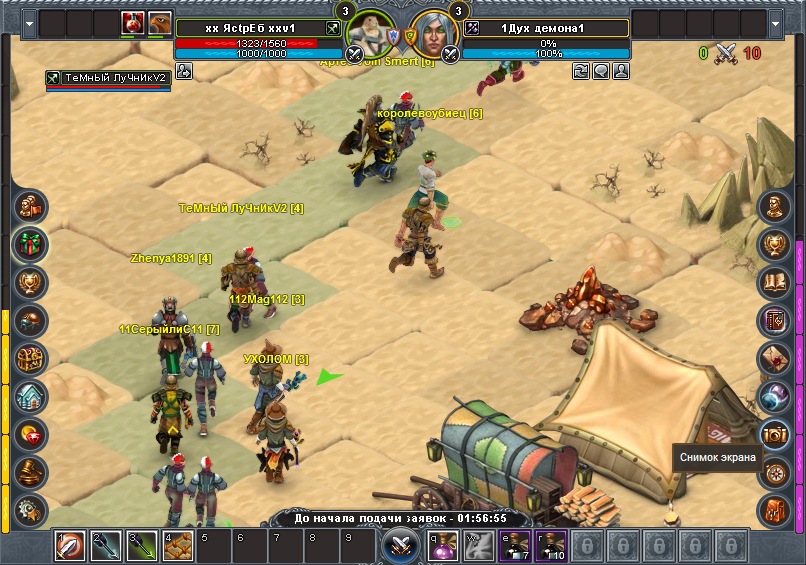Open the auction gavel icon
This screenshot has height=565, width=806.
(x=31, y=472)
